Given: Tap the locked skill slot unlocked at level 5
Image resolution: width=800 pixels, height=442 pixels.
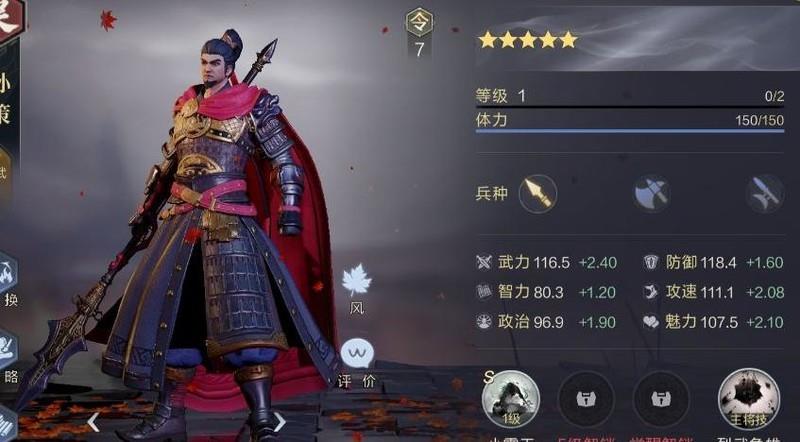Looking at the screenshot, I should click(x=585, y=398).
